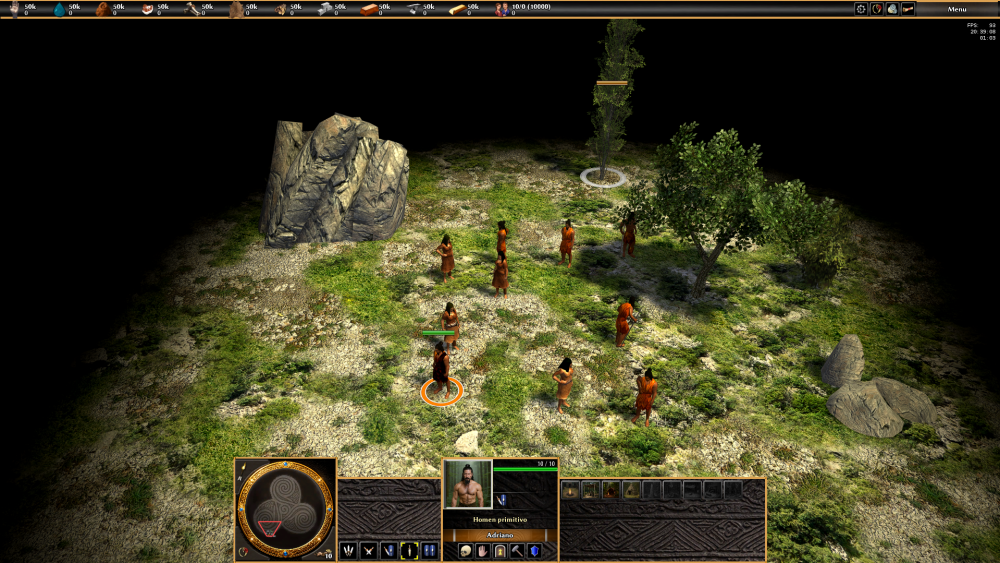1000x563 pixels.
Task: Open the gear settings icon
Action: tap(861, 9)
